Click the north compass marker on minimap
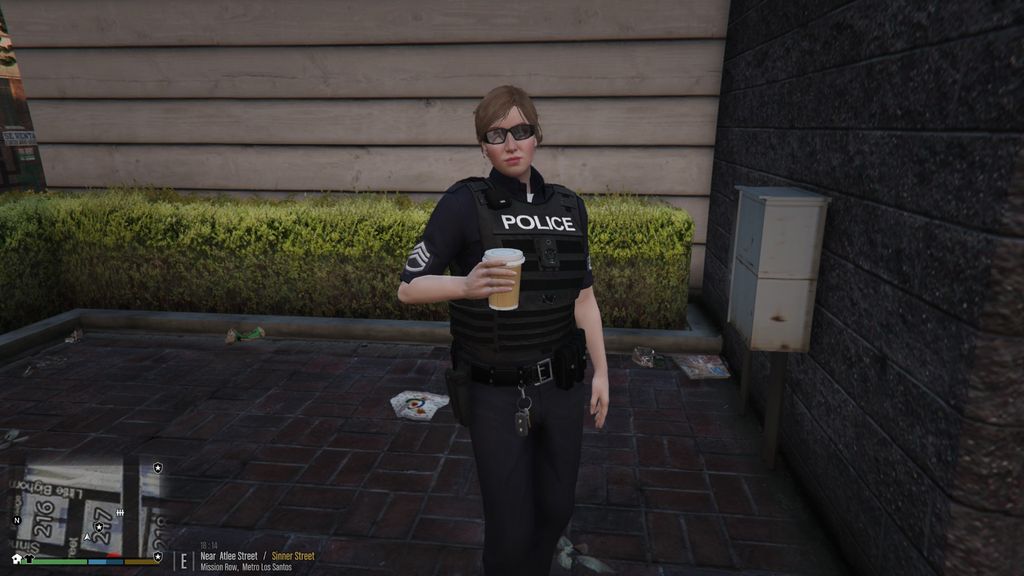Viewport: 1024px width, 576px height. tap(17, 521)
